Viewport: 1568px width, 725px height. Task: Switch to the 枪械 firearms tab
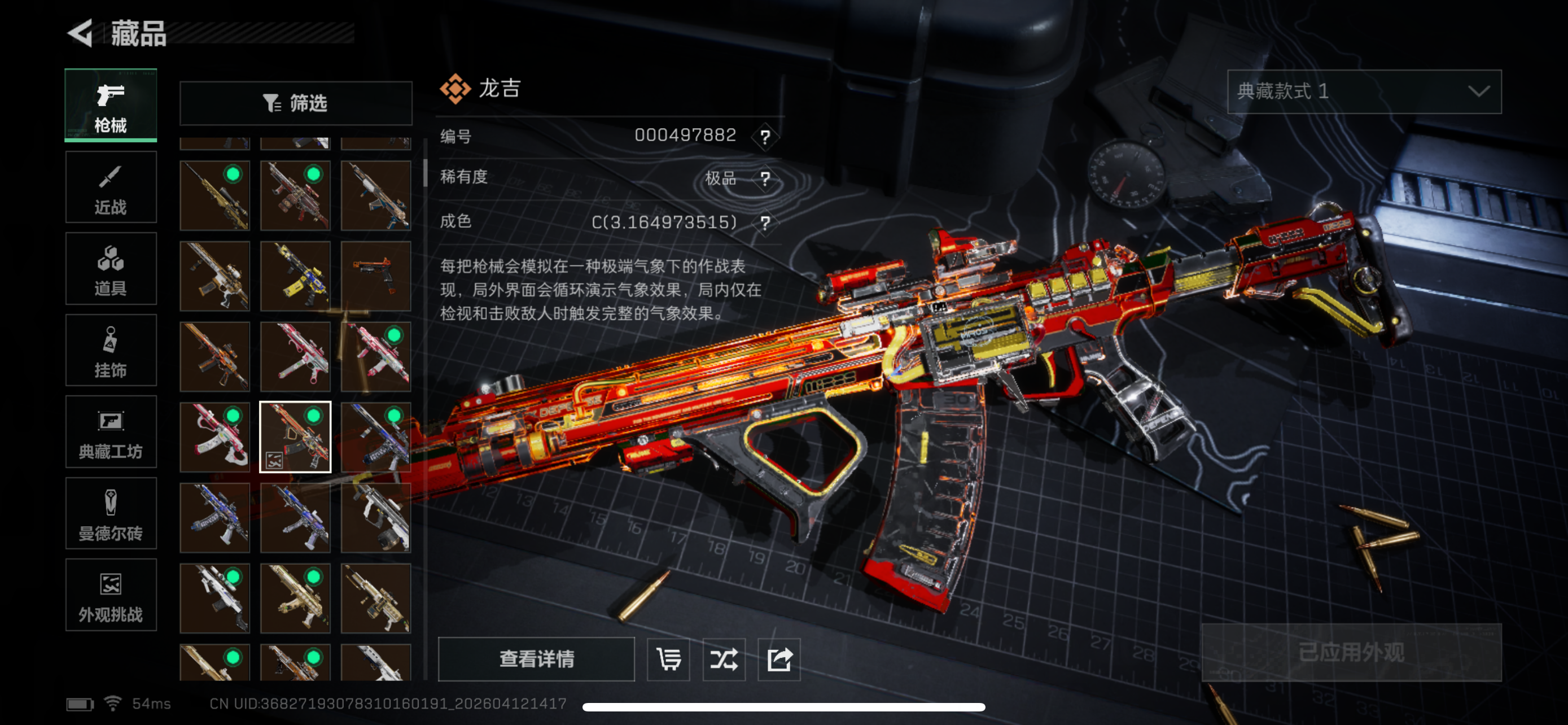point(111,106)
